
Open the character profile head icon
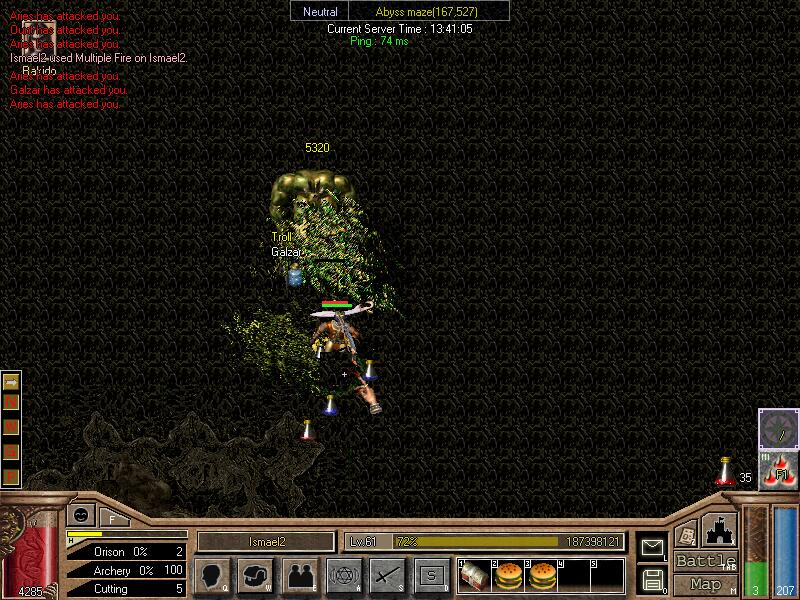pos(210,575)
